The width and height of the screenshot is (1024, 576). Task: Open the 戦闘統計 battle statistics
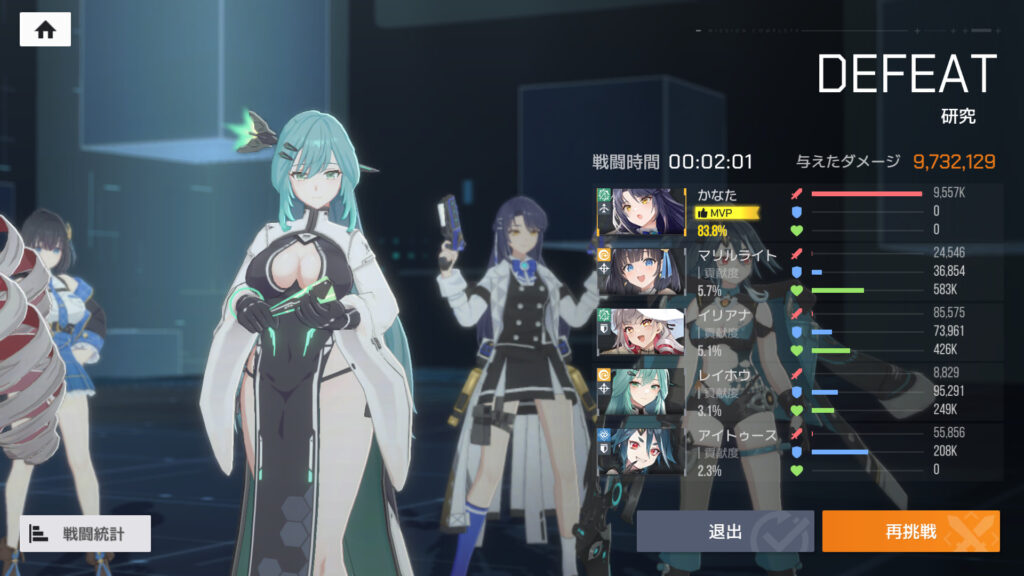(85, 533)
